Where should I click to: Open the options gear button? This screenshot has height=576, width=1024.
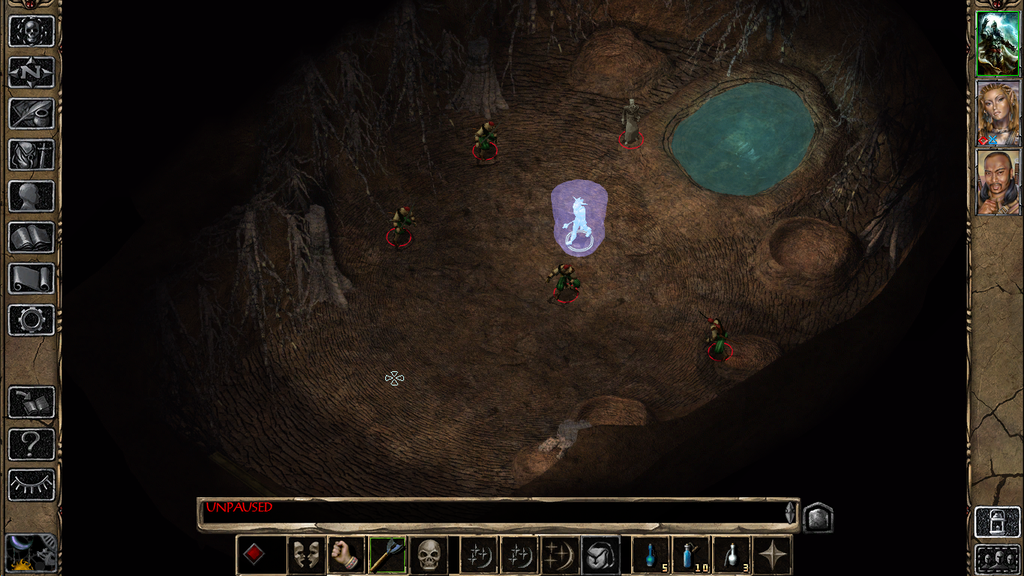[31, 320]
